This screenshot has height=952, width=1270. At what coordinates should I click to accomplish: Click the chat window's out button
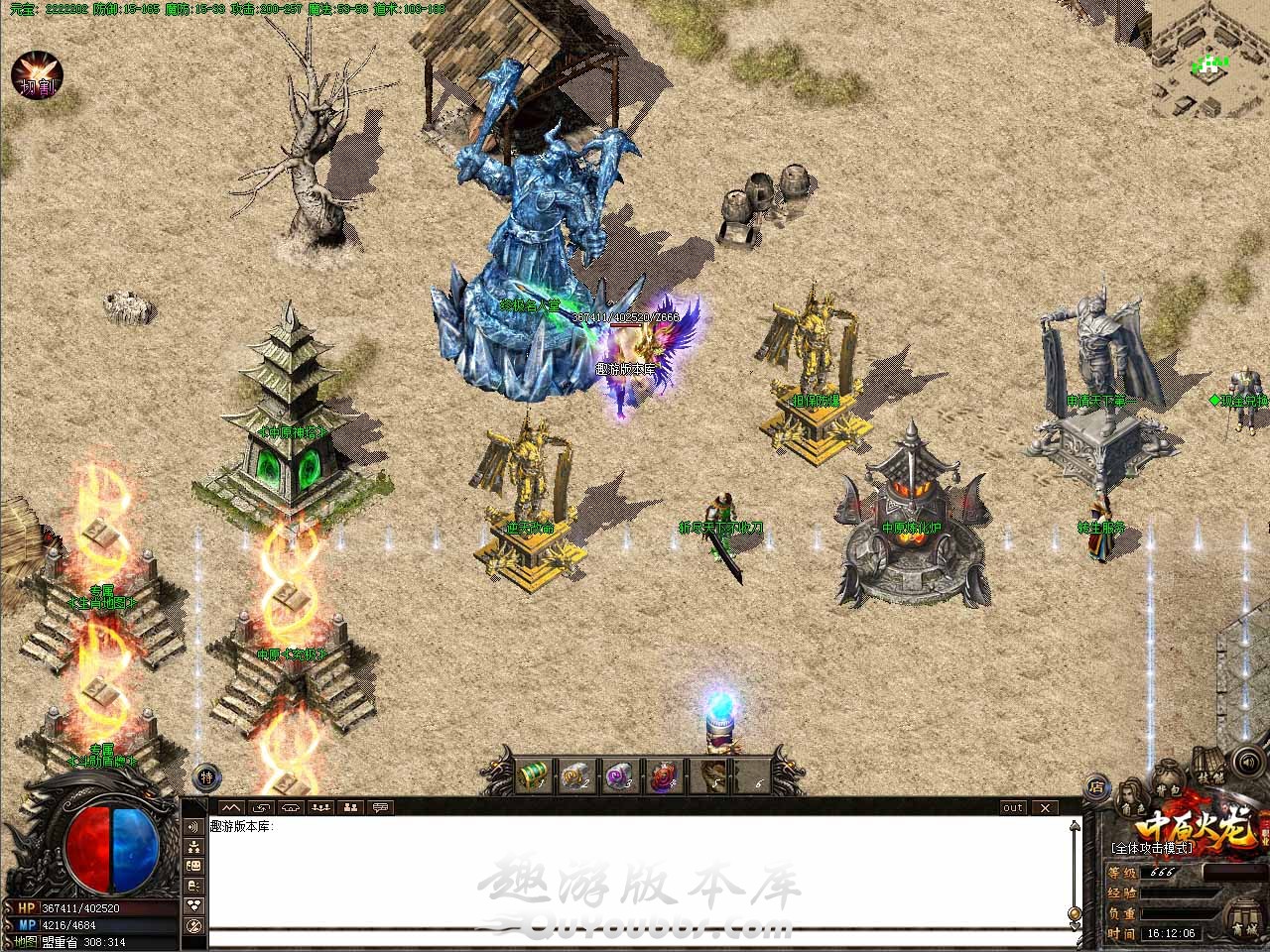[x=1012, y=807]
